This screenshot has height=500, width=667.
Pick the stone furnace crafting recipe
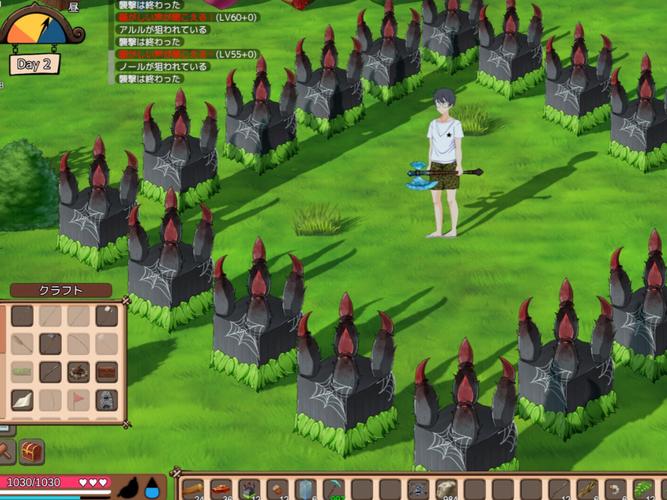[x=106, y=400]
